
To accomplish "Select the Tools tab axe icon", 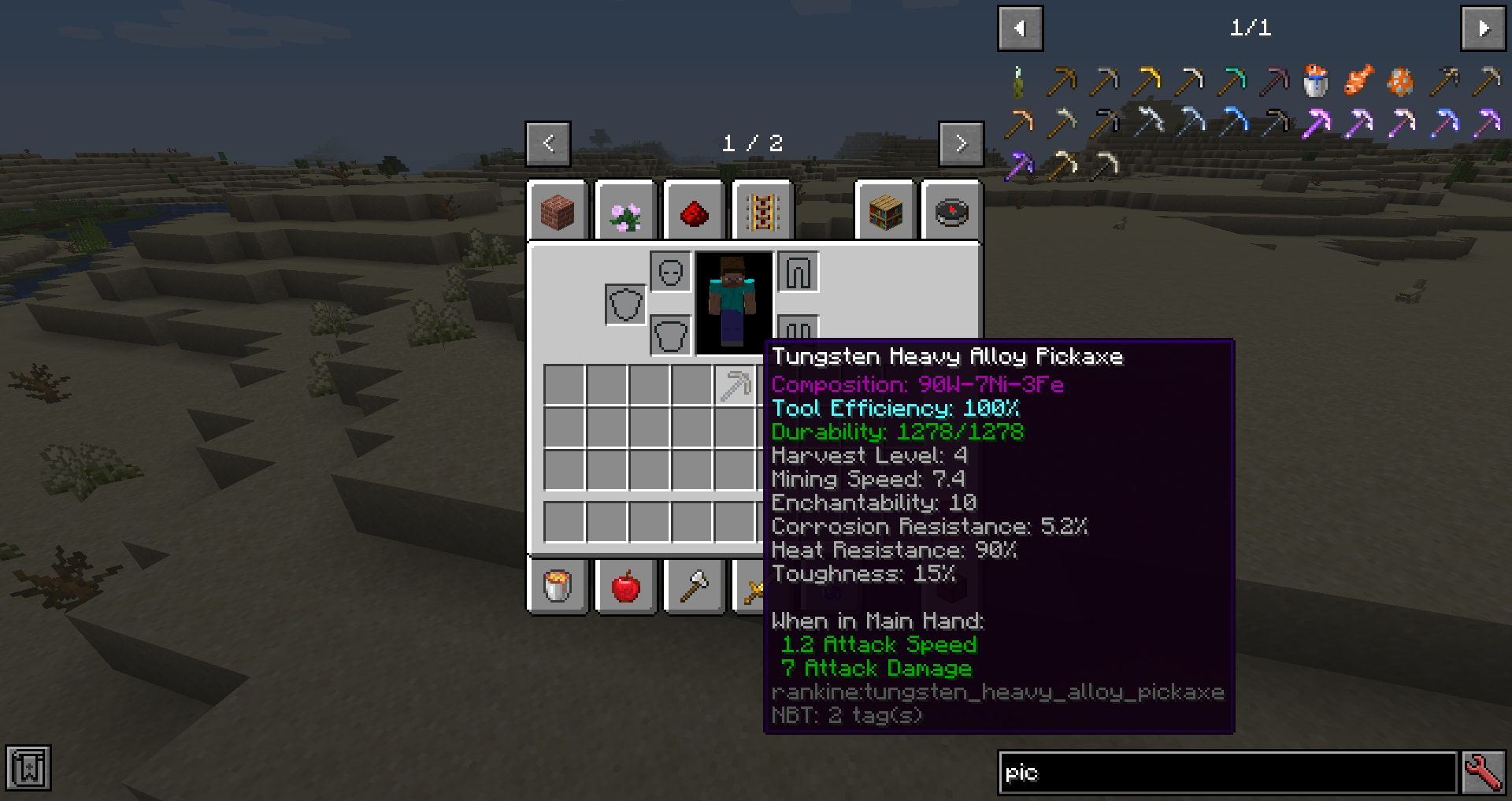I will 692,586.
